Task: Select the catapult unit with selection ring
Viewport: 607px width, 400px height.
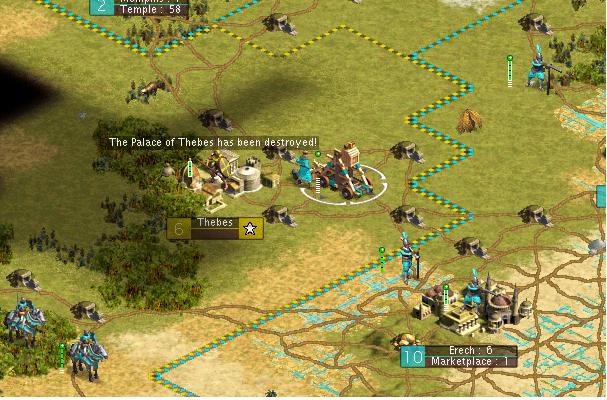Action: (345, 175)
